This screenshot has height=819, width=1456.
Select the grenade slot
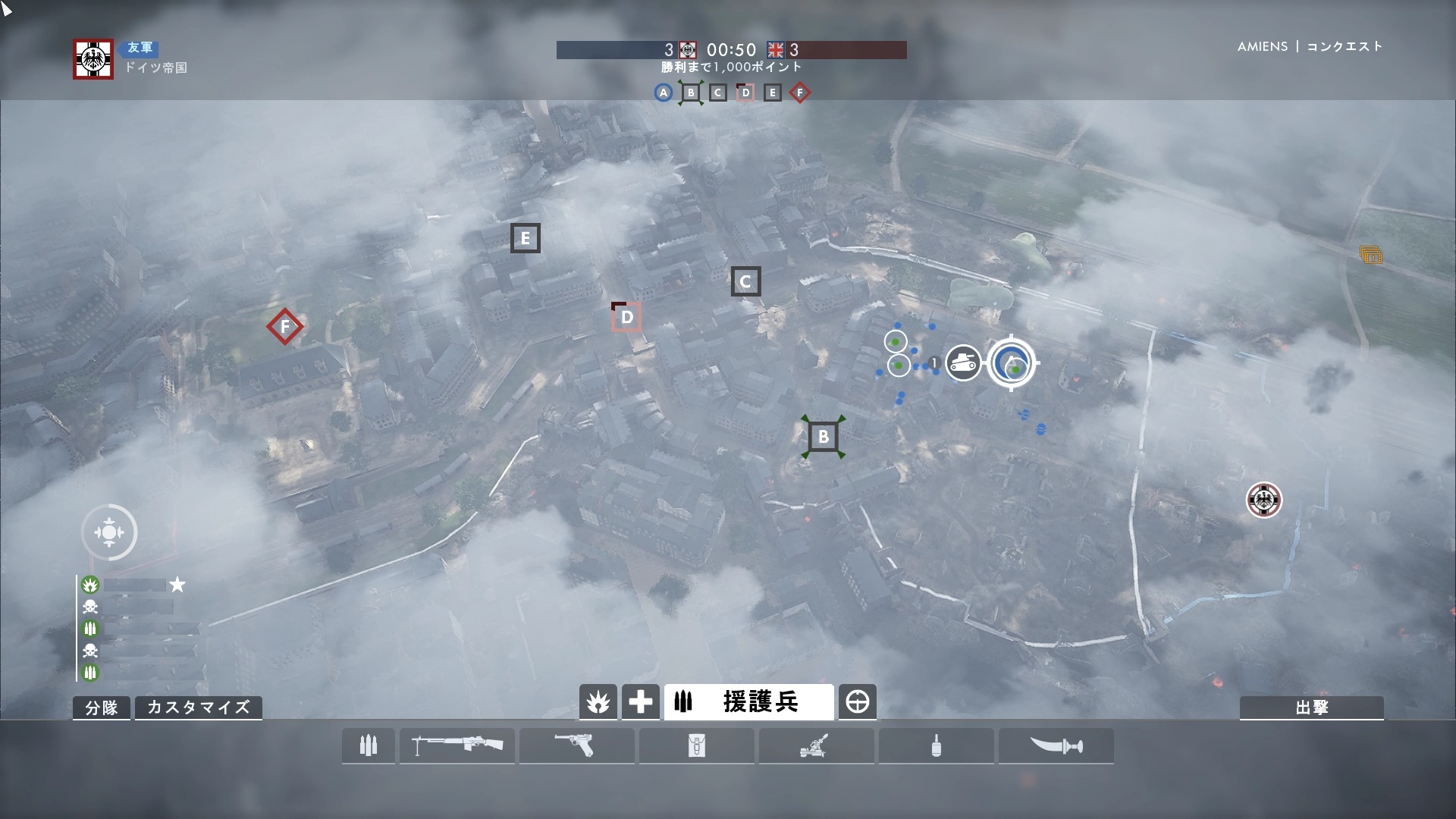[936, 746]
